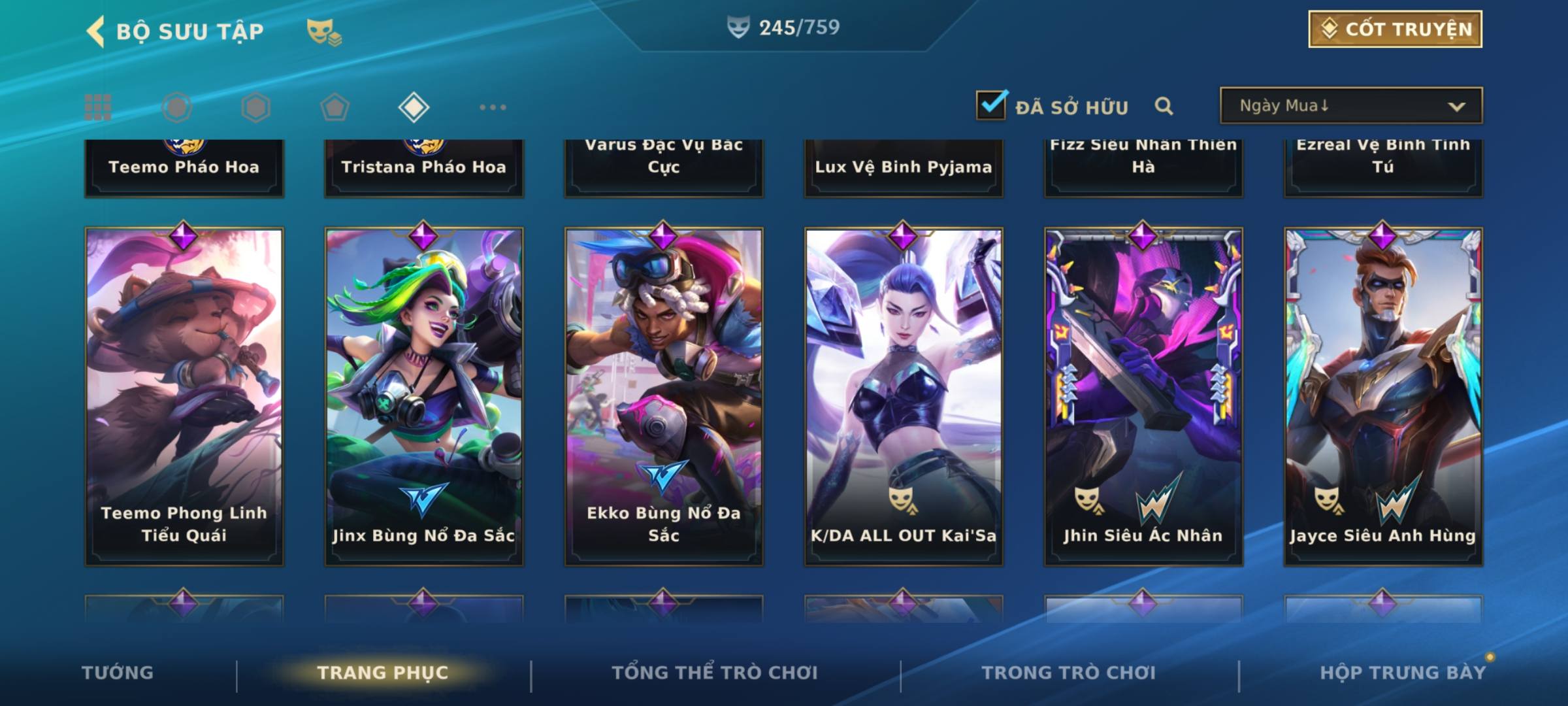The height and width of the screenshot is (706, 1568).
Task: Open the Trong Trò Chơi tab
Action: pyautogui.click(x=1069, y=673)
